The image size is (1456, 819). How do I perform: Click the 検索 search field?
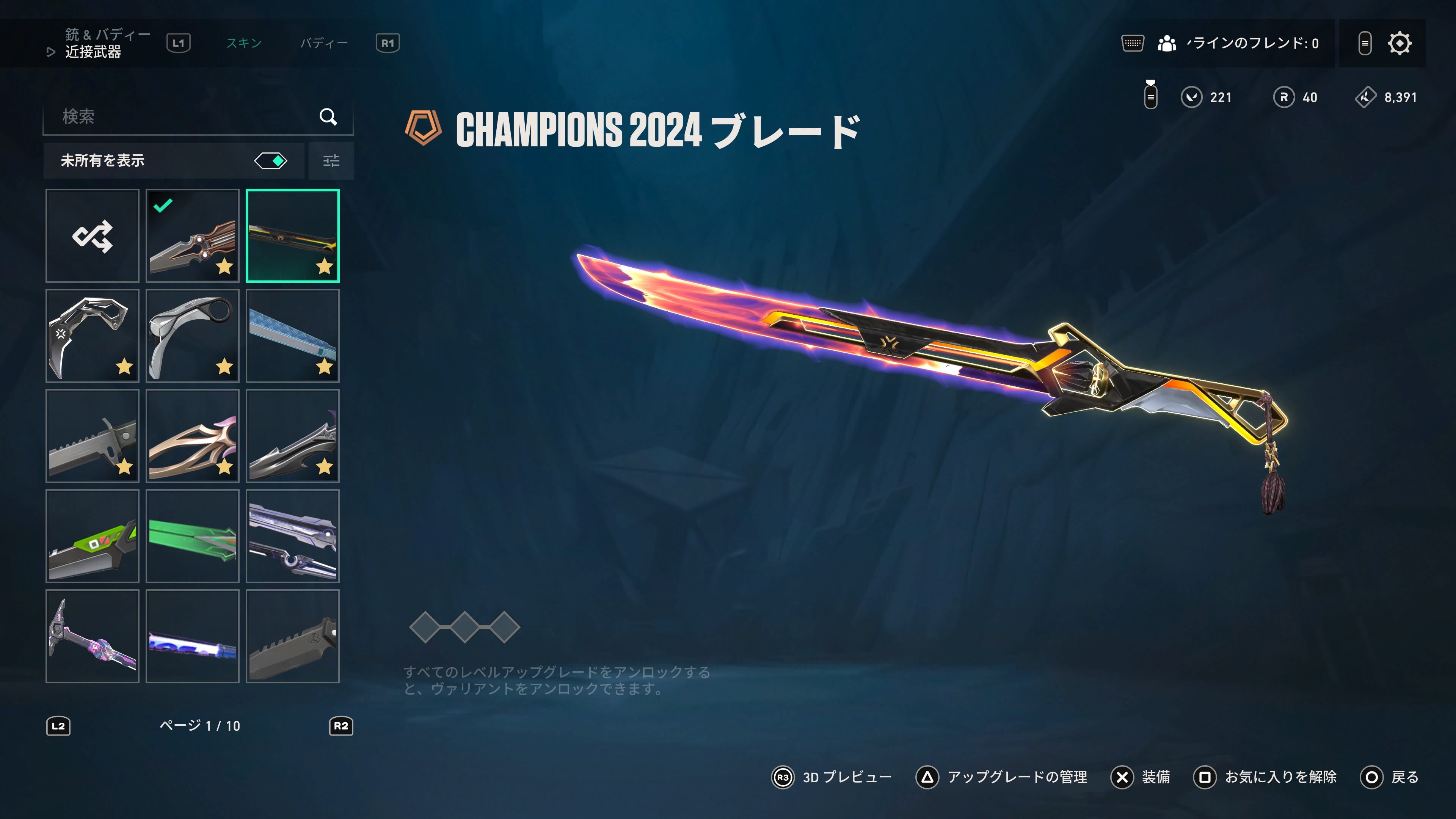coord(187,116)
